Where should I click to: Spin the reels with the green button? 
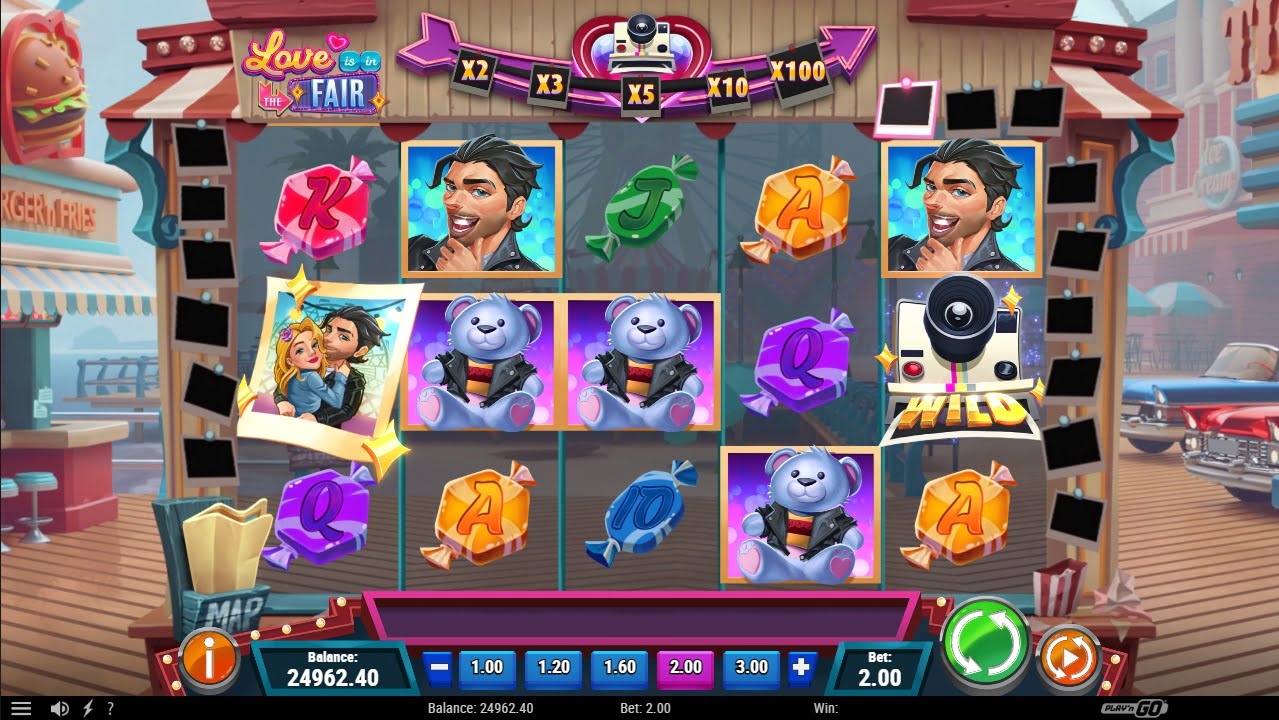(x=986, y=643)
